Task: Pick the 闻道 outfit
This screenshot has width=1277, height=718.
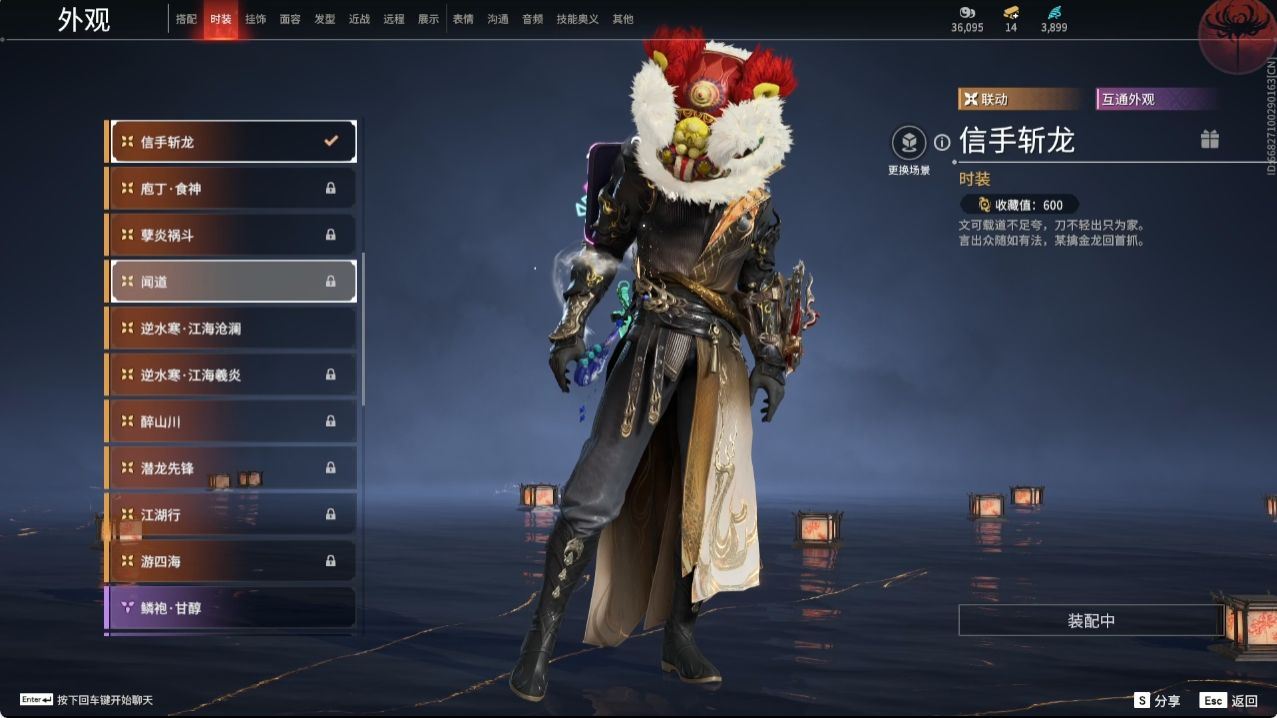Action: pyautogui.click(x=231, y=282)
